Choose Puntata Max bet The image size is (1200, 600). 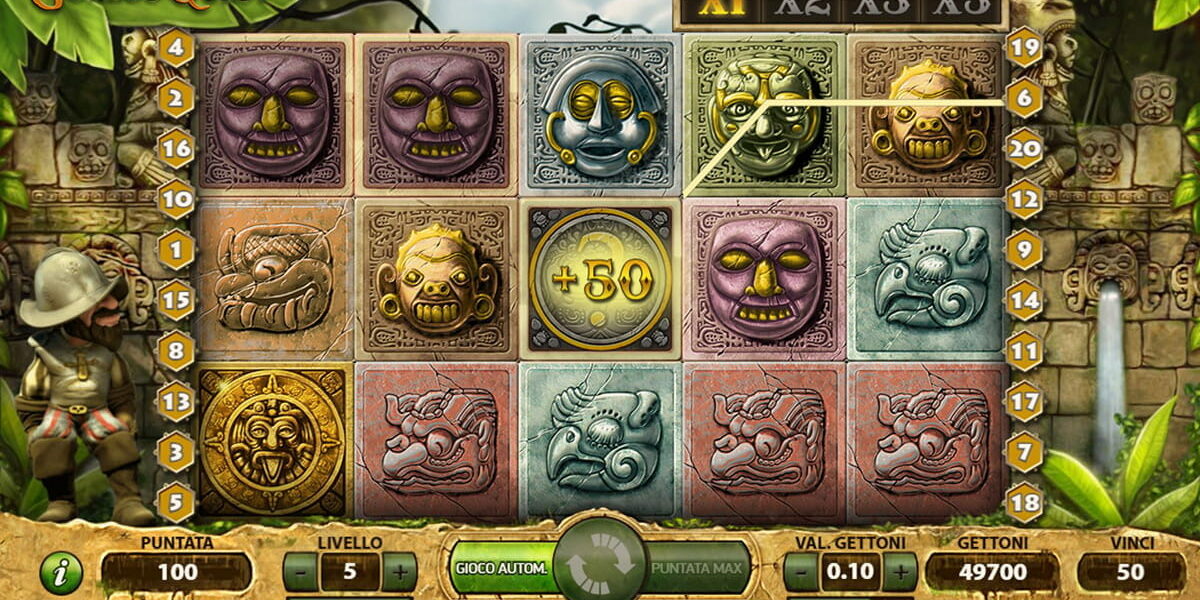click(696, 569)
